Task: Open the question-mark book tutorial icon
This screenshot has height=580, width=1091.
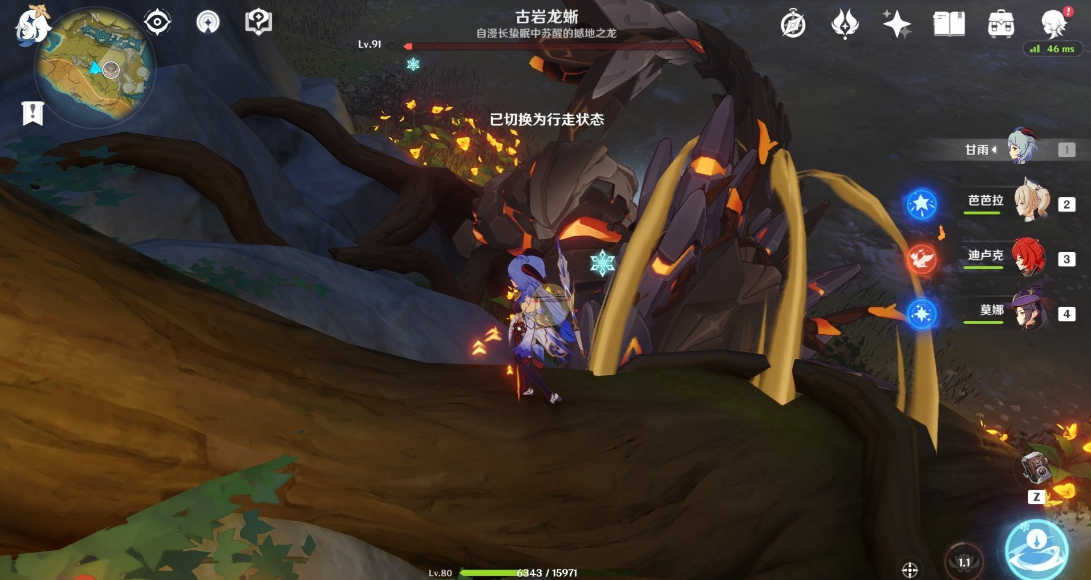Action: tap(259, 22)
